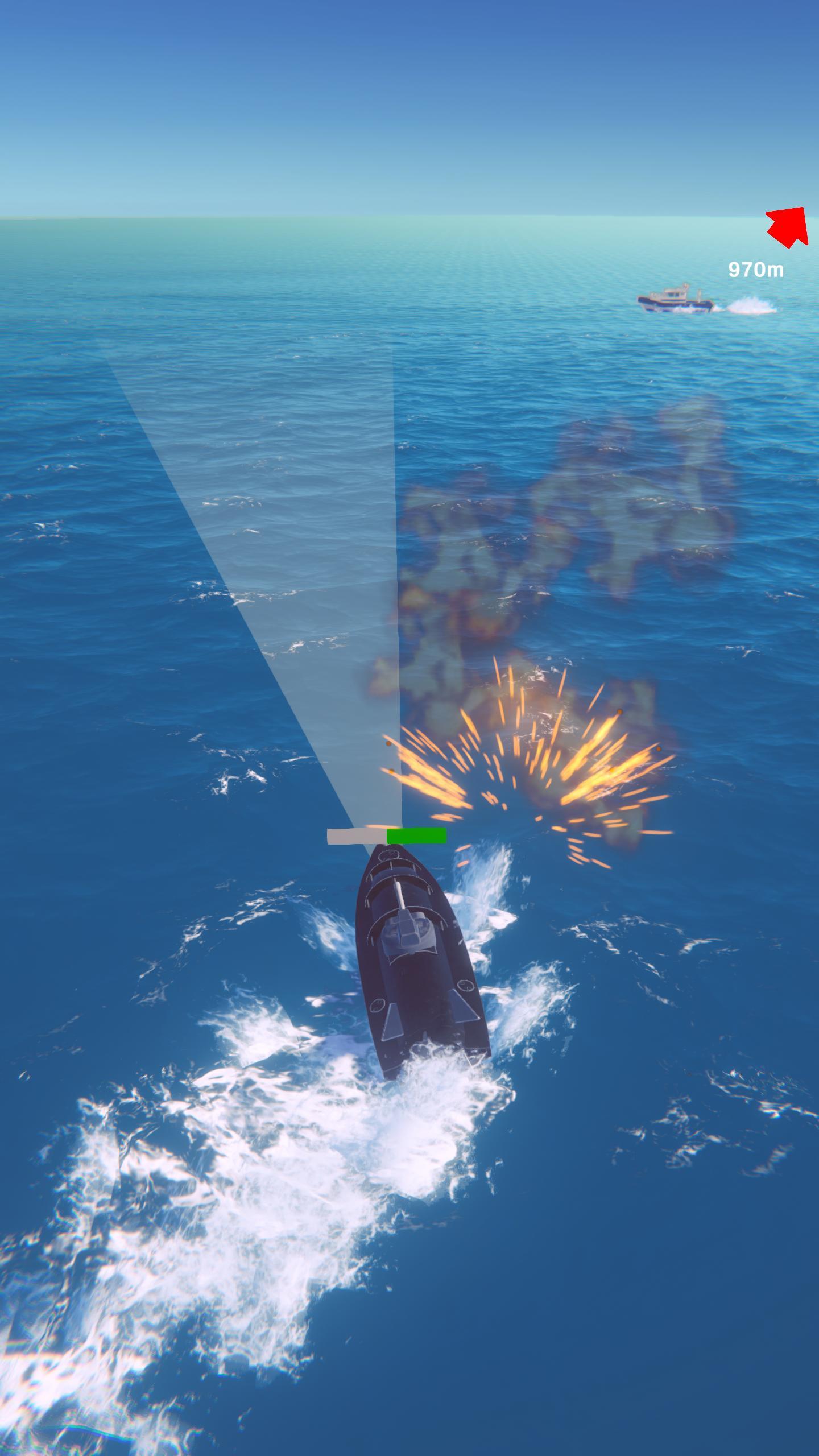Tap the enemy boat's white wake trail

pyautogui.click(x=751, y=304)
